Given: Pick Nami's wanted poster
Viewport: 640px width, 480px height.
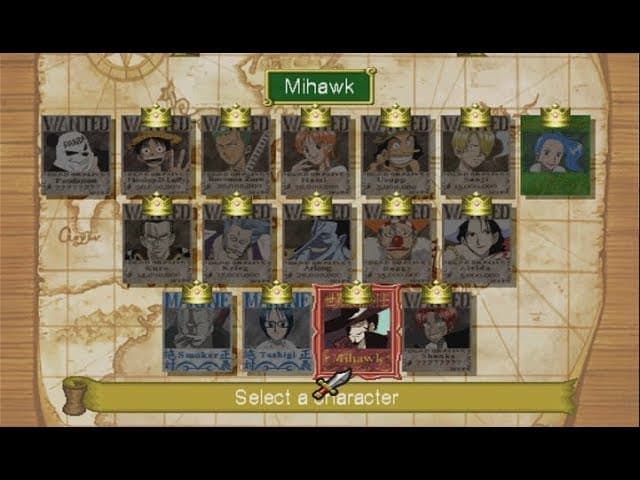Looking at the screenshot, I should 316,155.
